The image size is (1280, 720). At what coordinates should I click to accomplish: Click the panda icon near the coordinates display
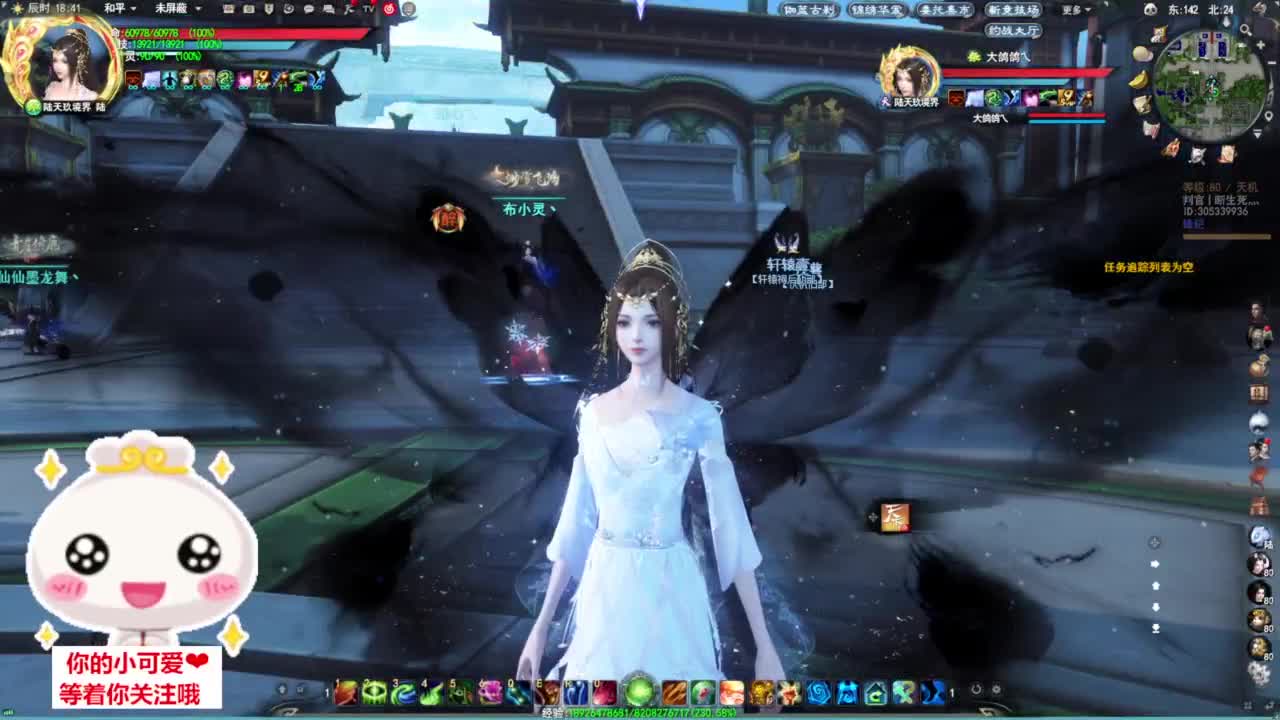coord(1150,11)
